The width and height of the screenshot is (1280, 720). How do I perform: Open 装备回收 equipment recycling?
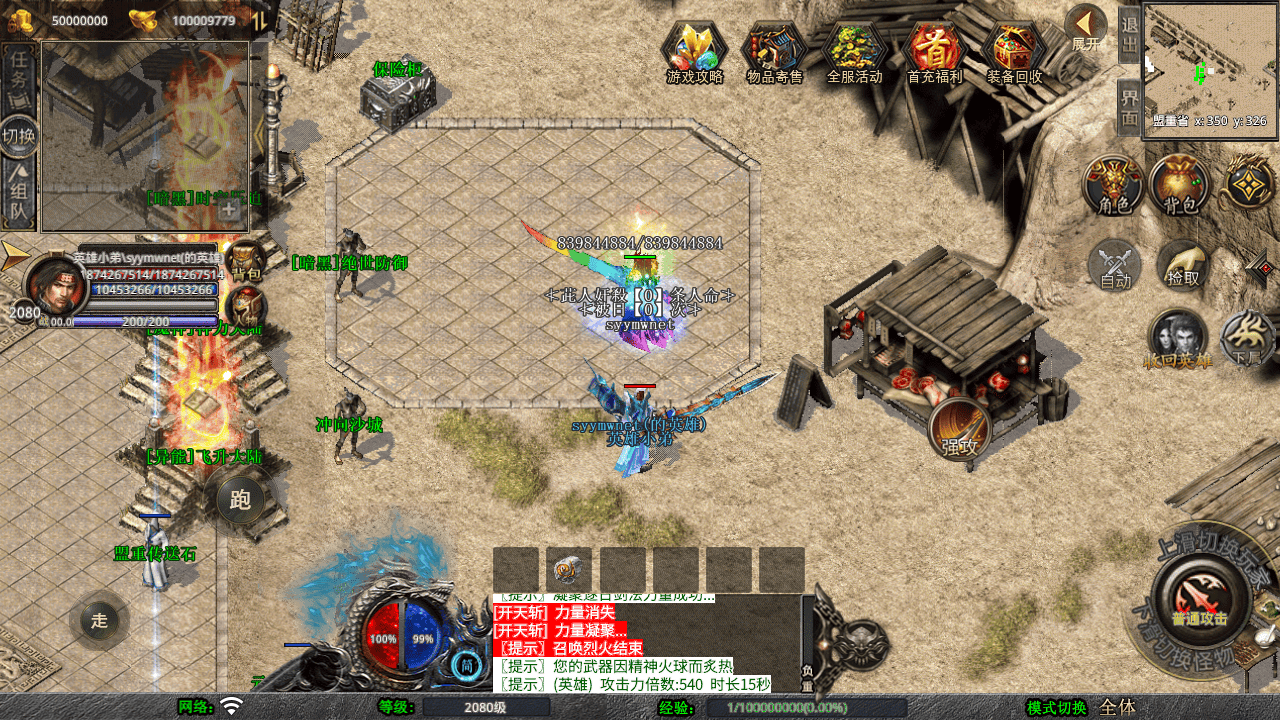pos(1014,51)
